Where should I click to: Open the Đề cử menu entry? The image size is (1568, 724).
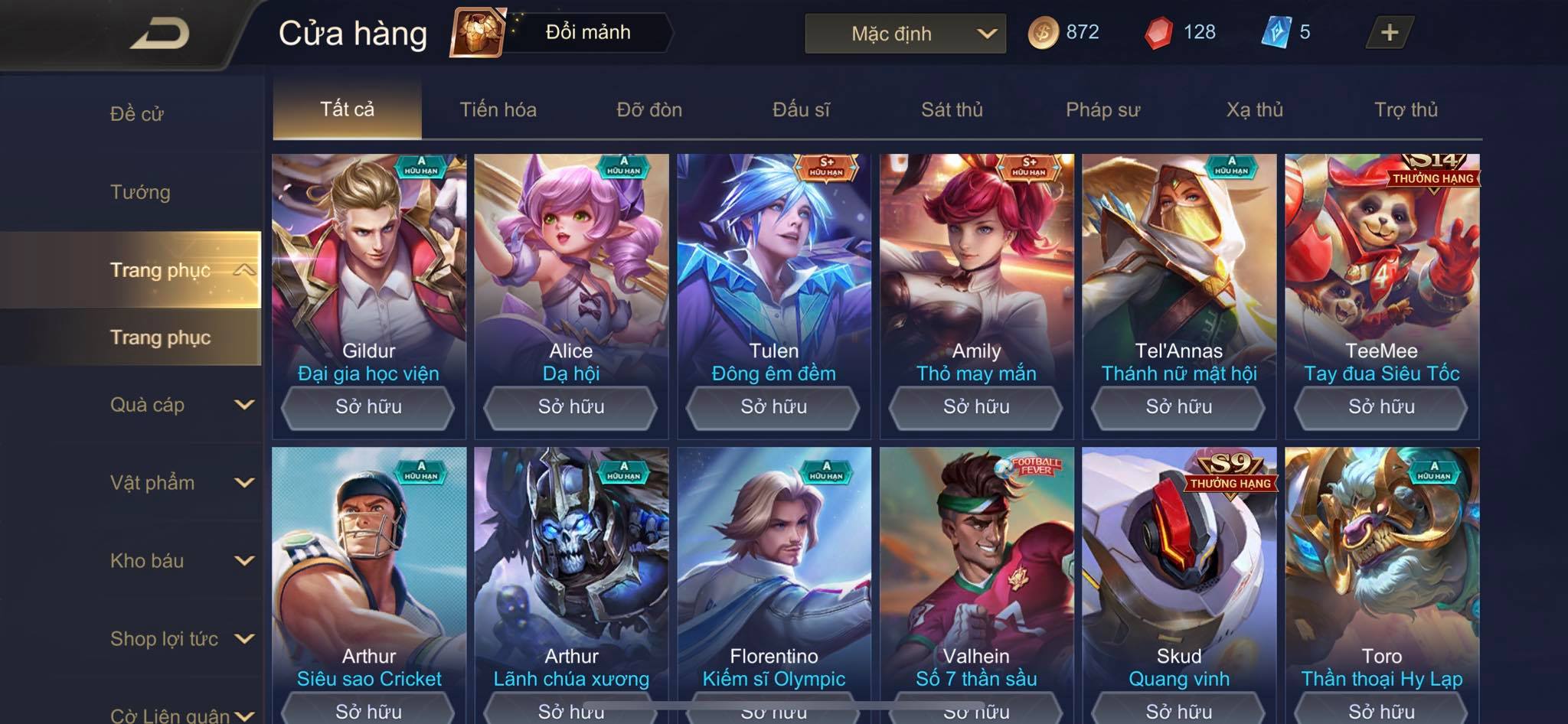(137, 114)
